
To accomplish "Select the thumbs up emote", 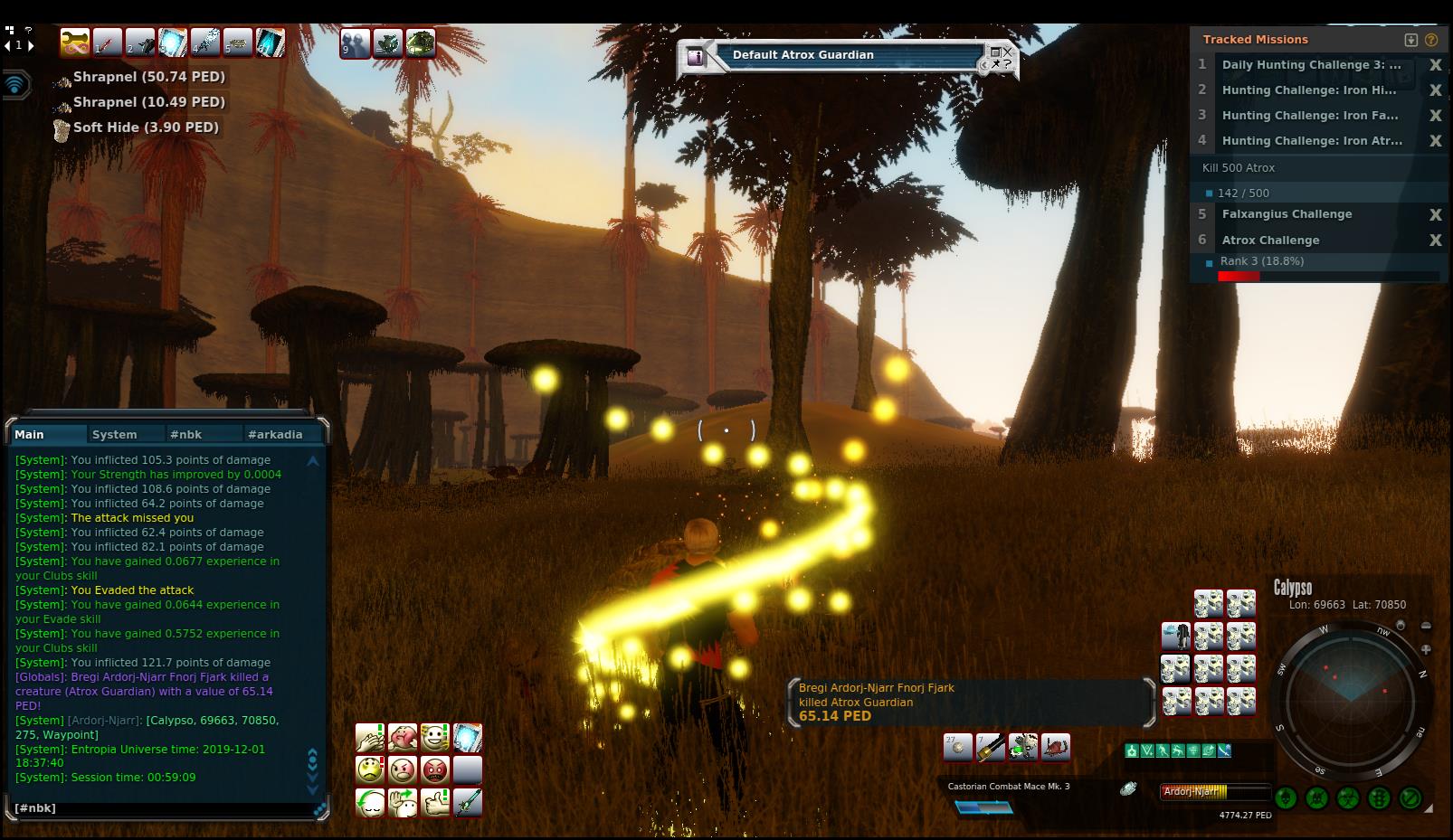I will (x=435, y=803).
